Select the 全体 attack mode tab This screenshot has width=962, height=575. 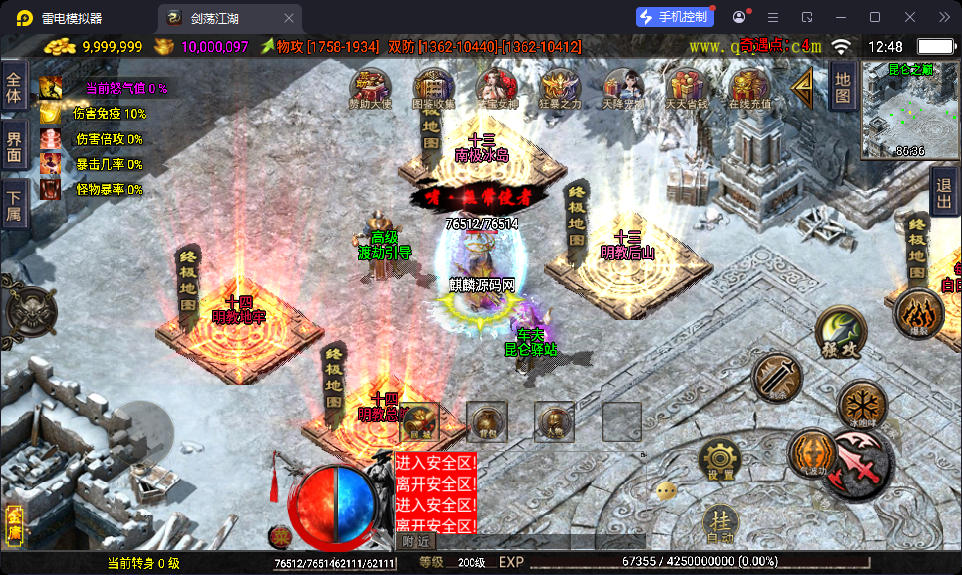[14, 90]
